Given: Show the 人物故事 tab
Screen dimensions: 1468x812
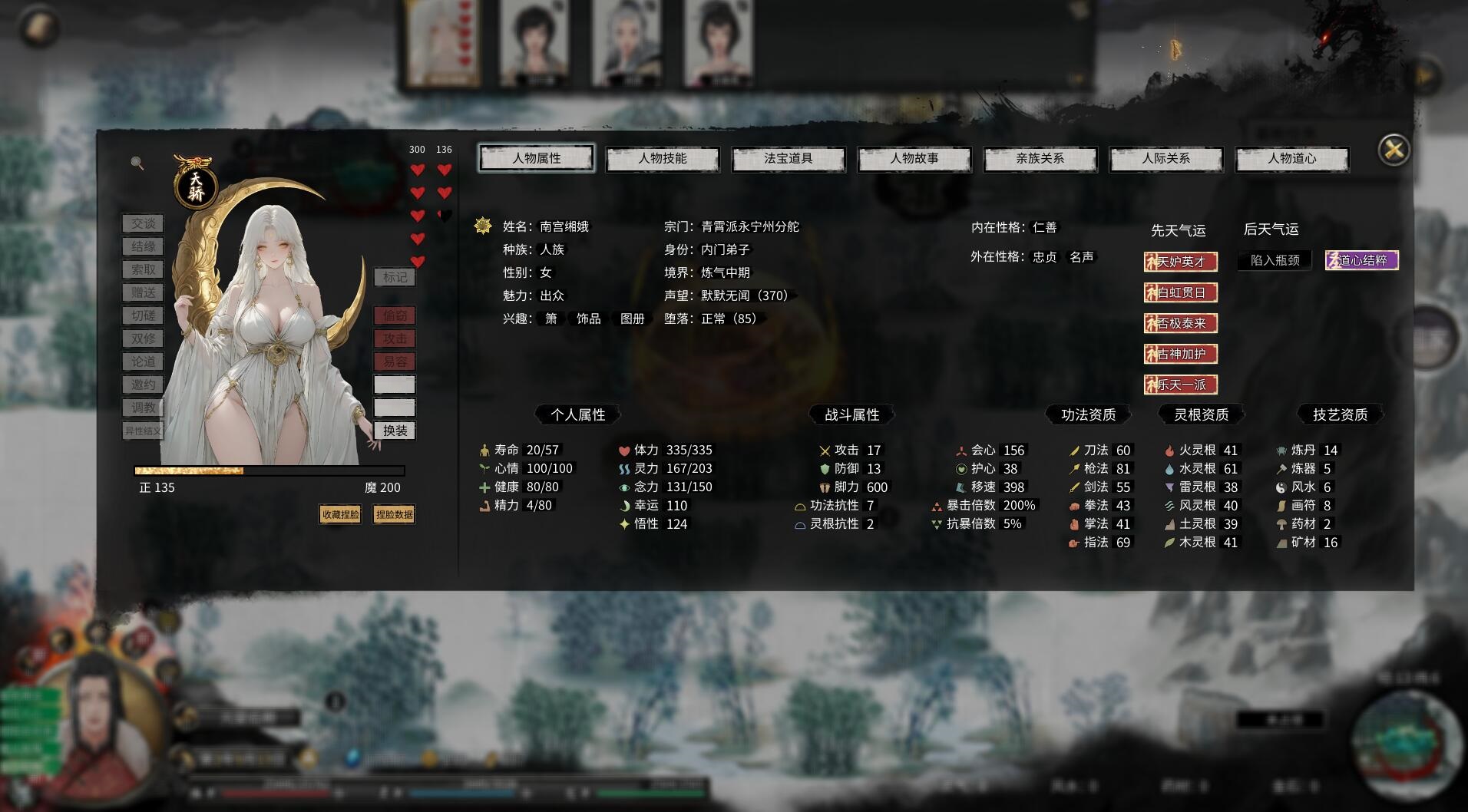Looking at the screenshot, I should point(914,159).
